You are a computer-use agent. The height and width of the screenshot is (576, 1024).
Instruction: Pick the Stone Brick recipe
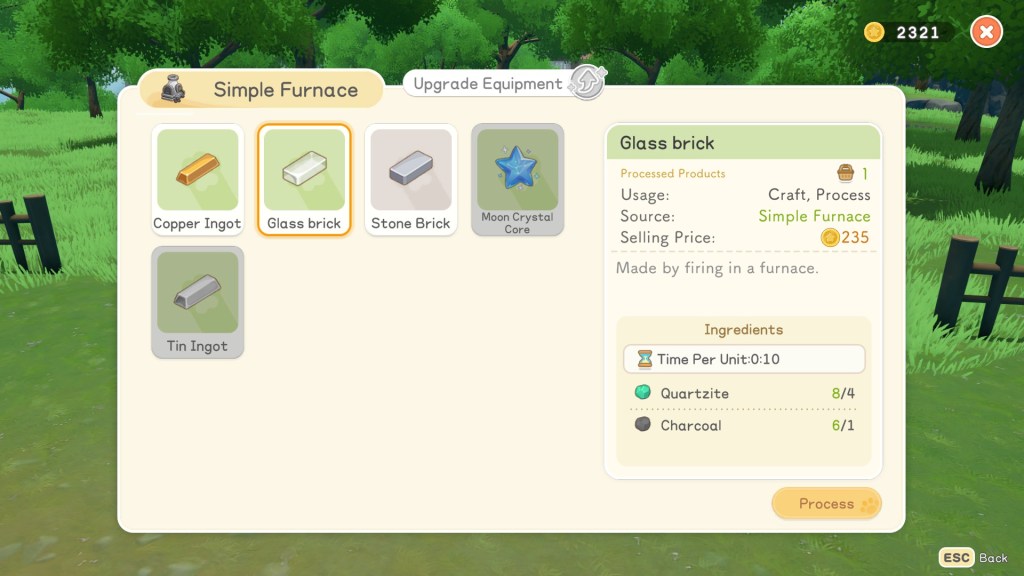click(x=411, y=180)
